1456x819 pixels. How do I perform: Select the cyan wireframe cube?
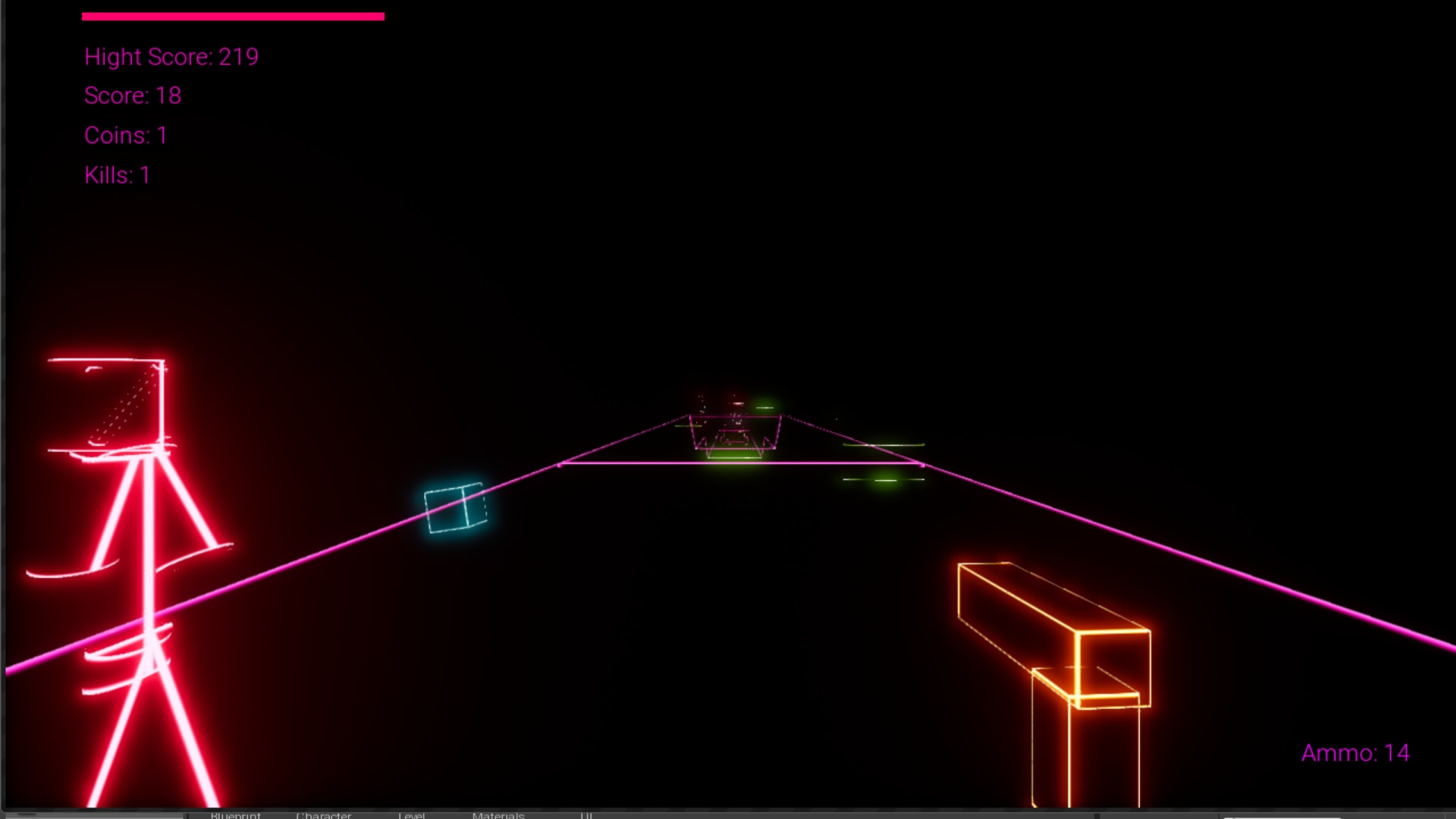[x=453, y=507]
